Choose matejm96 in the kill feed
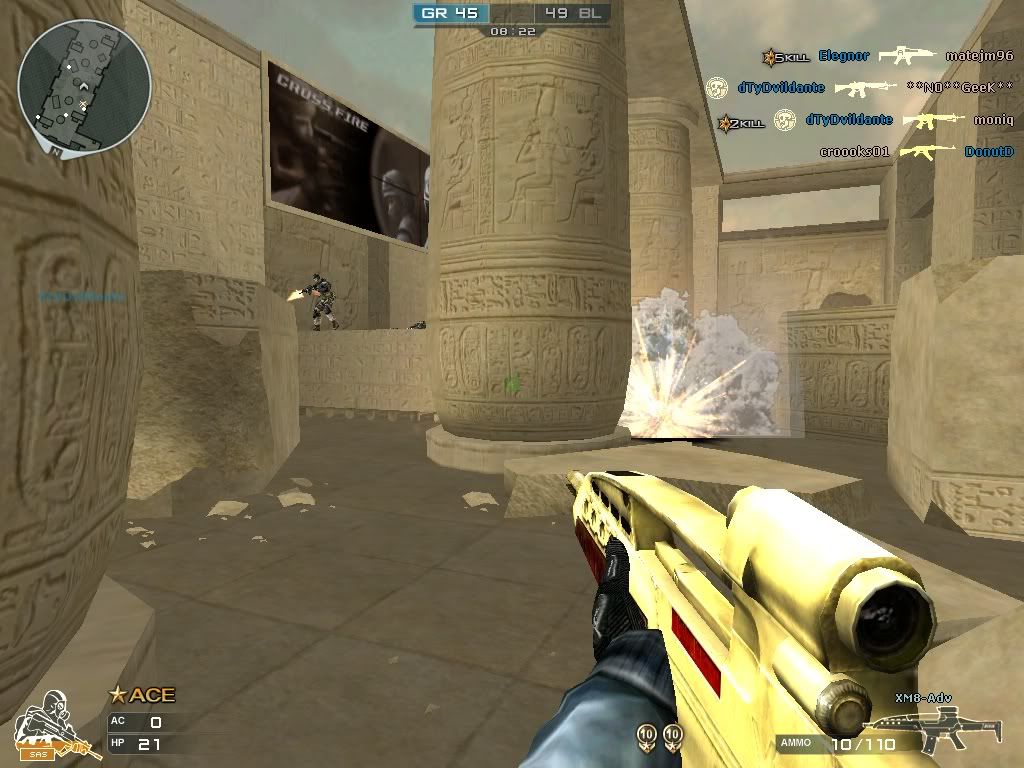The height and width of the screenshot is (768, 1024). (979, 57)
